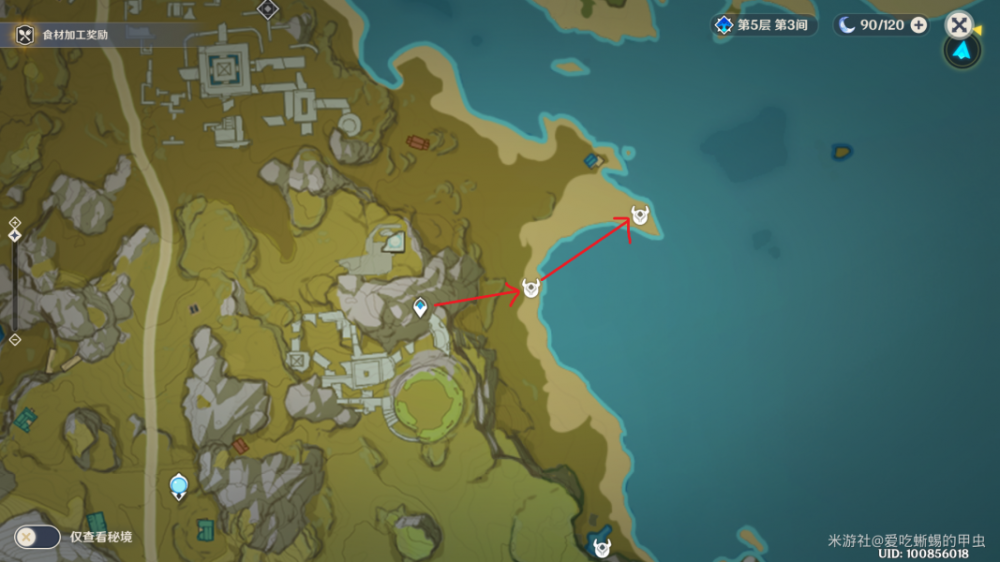
Task: Add Original Resin using the plus button
Action: 918,25
